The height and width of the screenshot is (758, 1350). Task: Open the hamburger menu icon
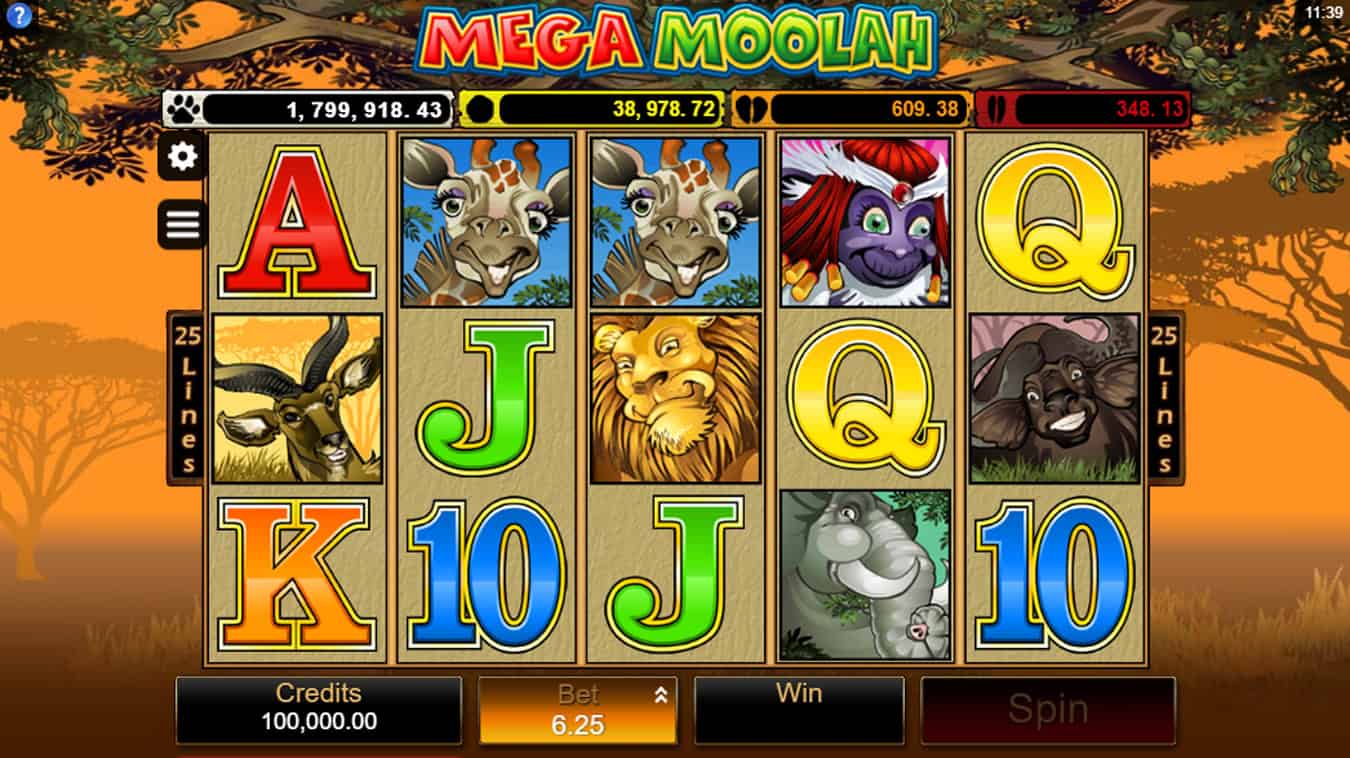click(x=180, y=222)
